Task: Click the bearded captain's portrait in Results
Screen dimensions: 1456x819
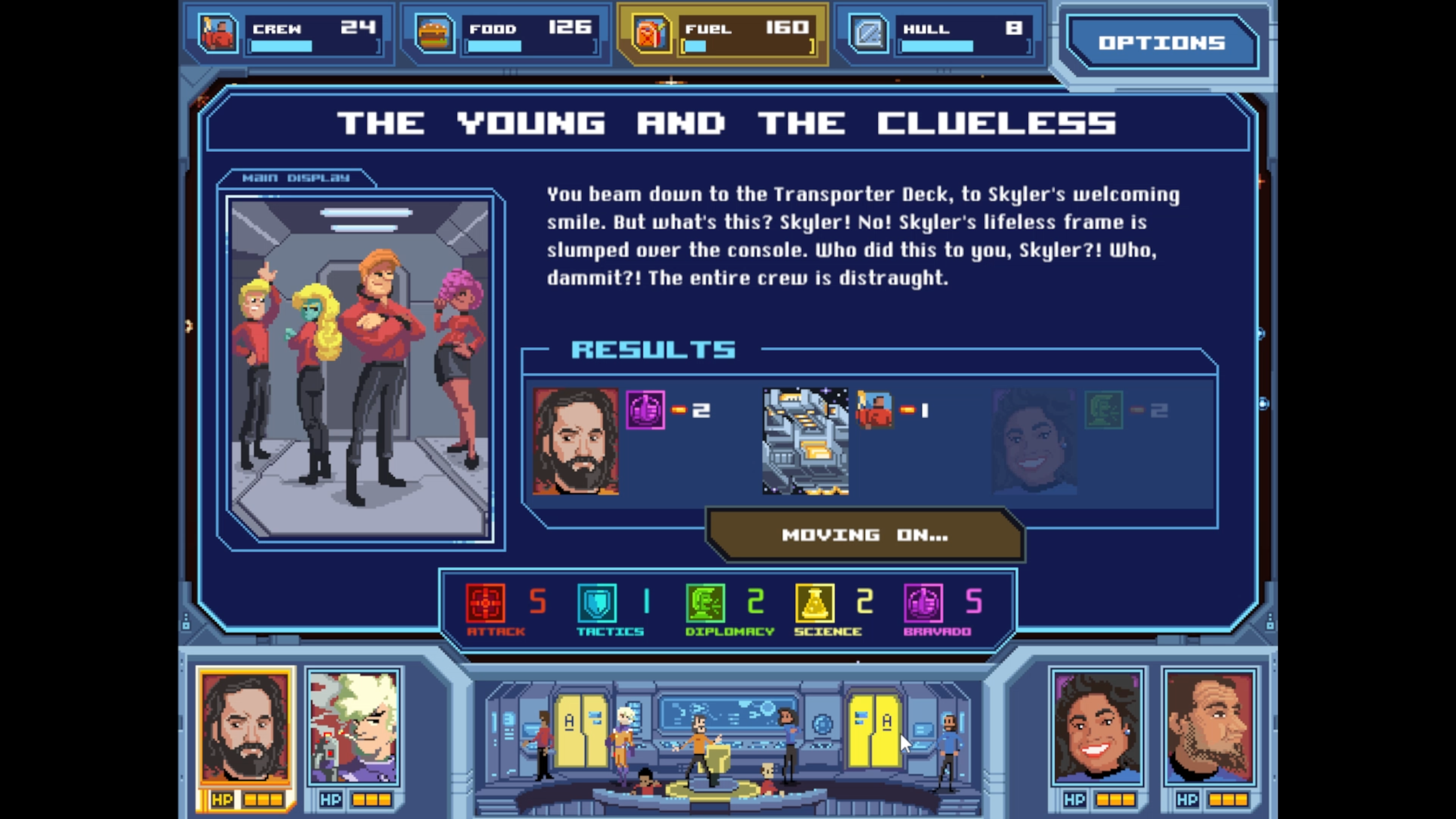Action: point(576,441)
